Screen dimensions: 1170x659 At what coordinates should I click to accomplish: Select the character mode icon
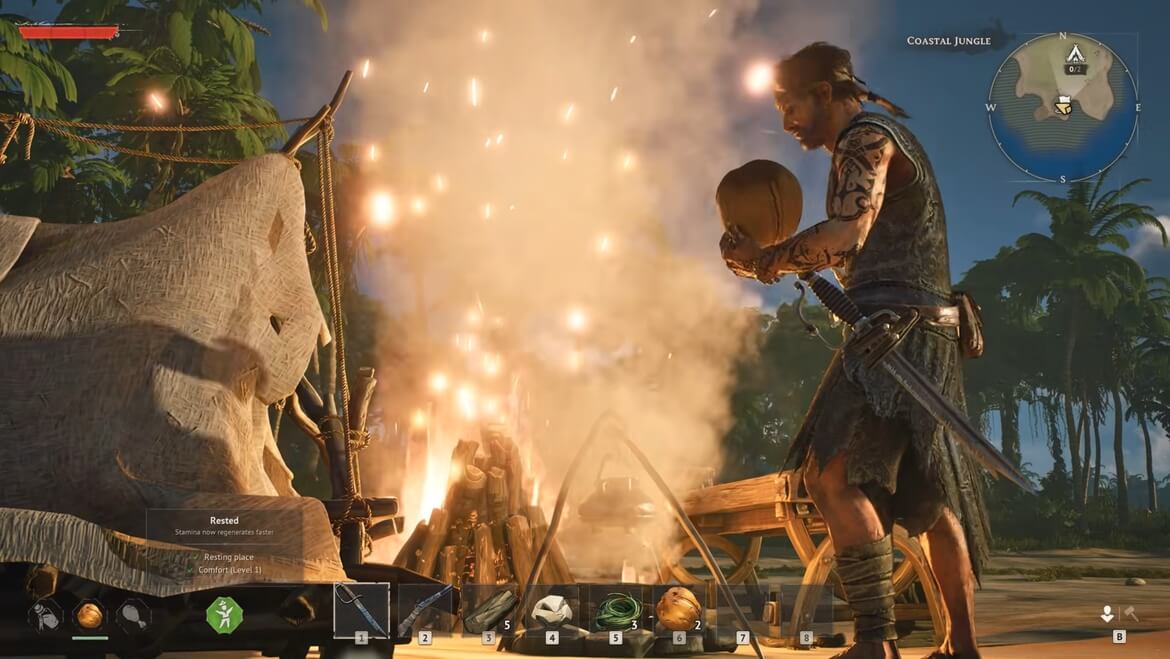pyautogui.click(x=1108, y=614)
